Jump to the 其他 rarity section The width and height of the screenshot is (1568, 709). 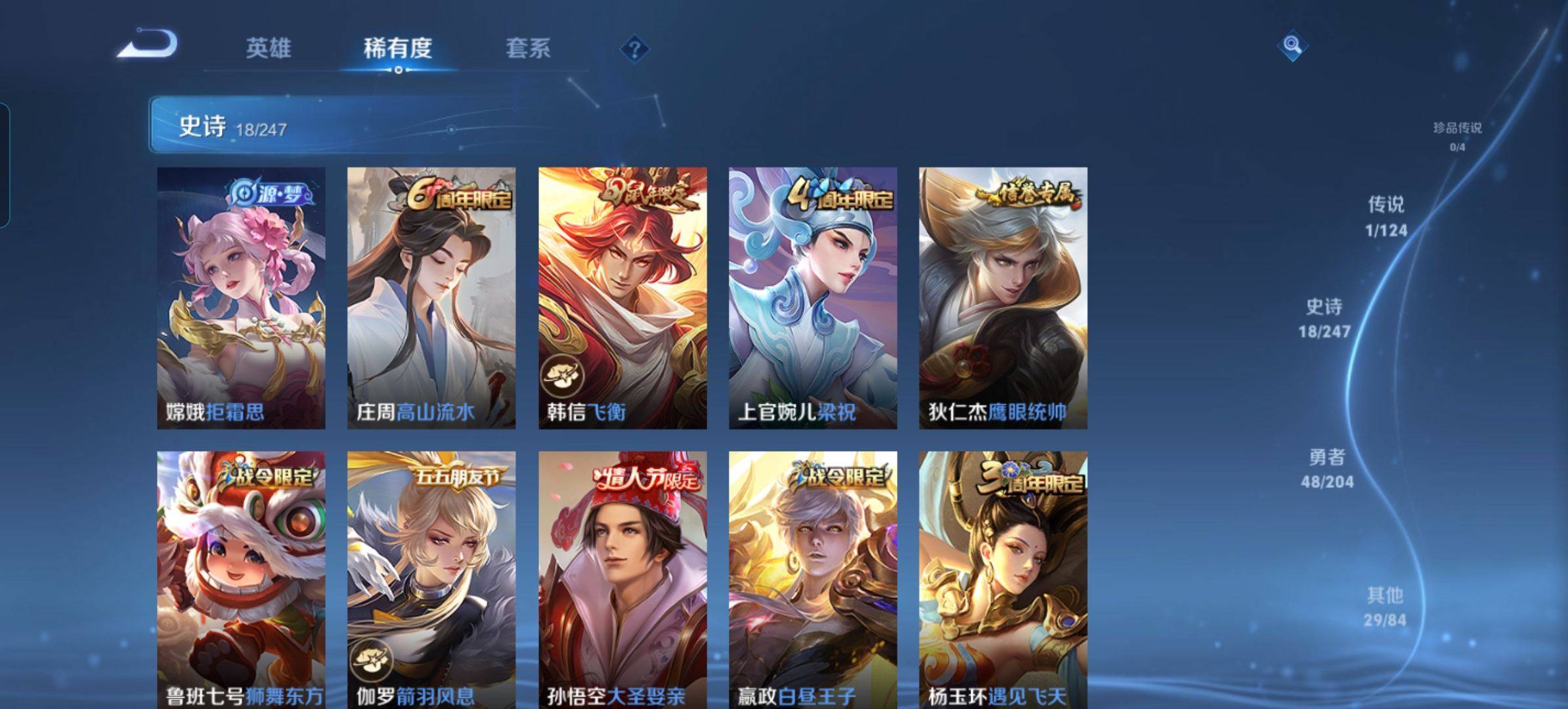[x=1385, y=607]
